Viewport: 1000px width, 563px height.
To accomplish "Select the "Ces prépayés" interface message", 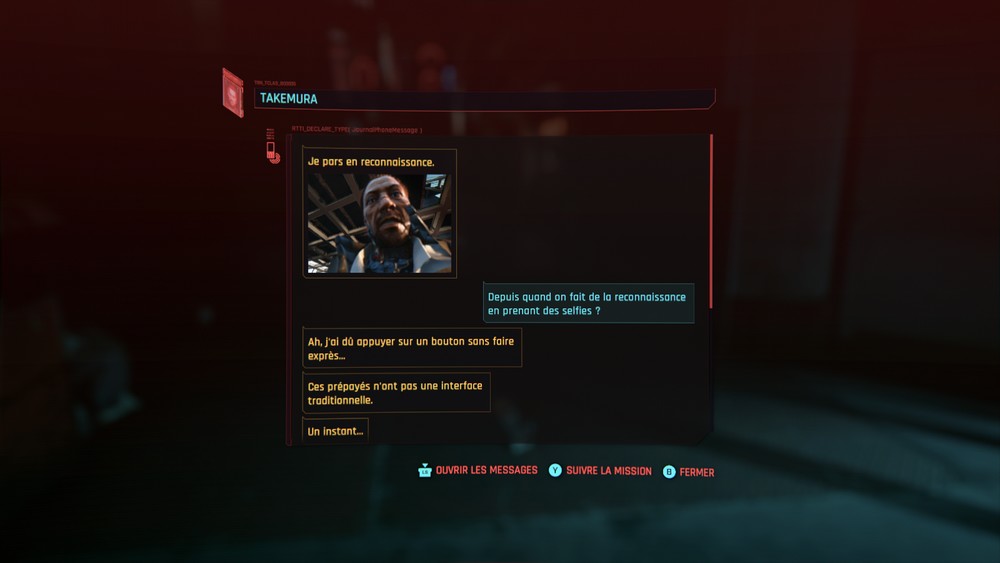I will coord(396,393).
